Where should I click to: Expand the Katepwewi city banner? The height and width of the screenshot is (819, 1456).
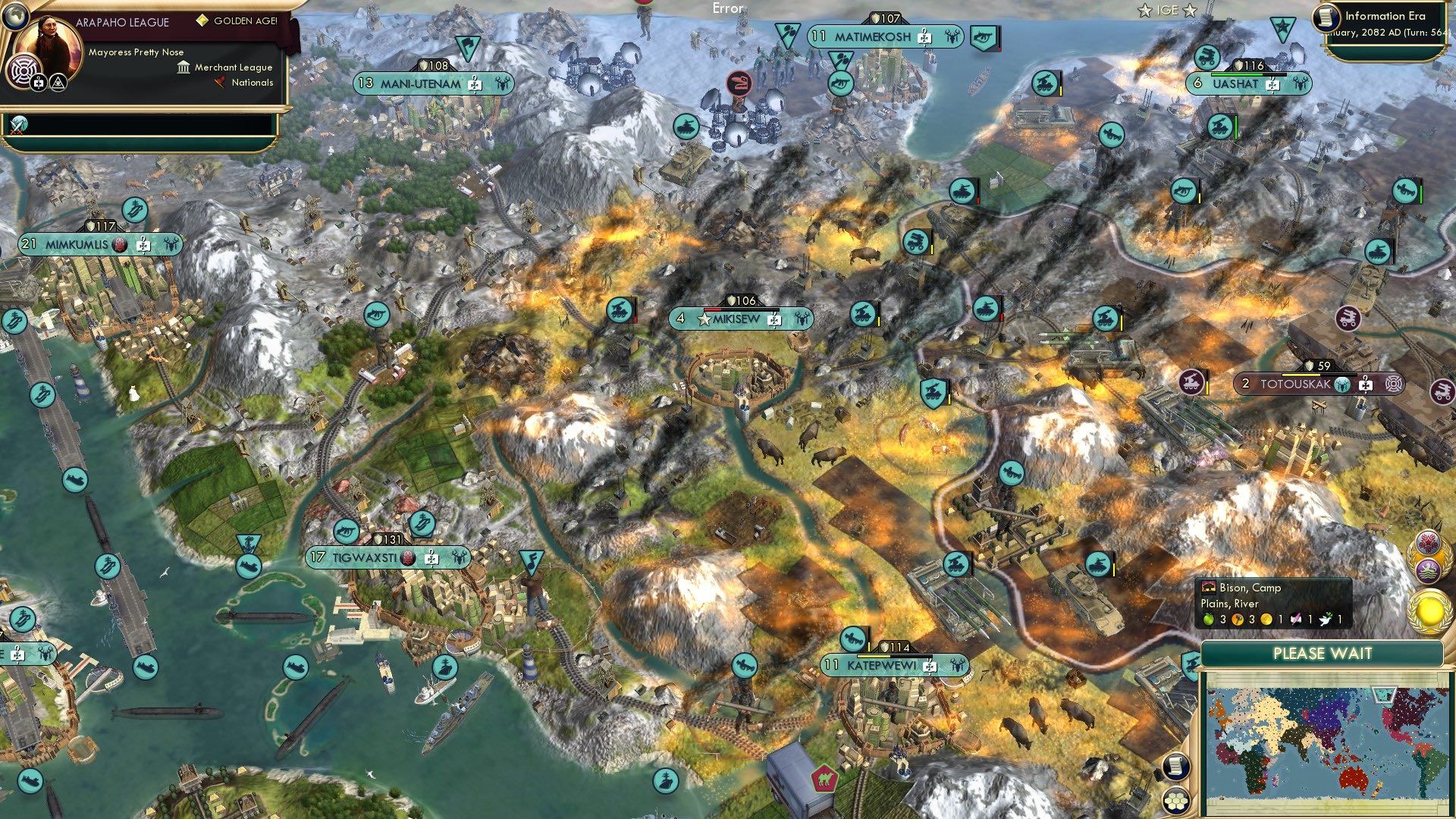pyautogui.click(x=895, y=664)
